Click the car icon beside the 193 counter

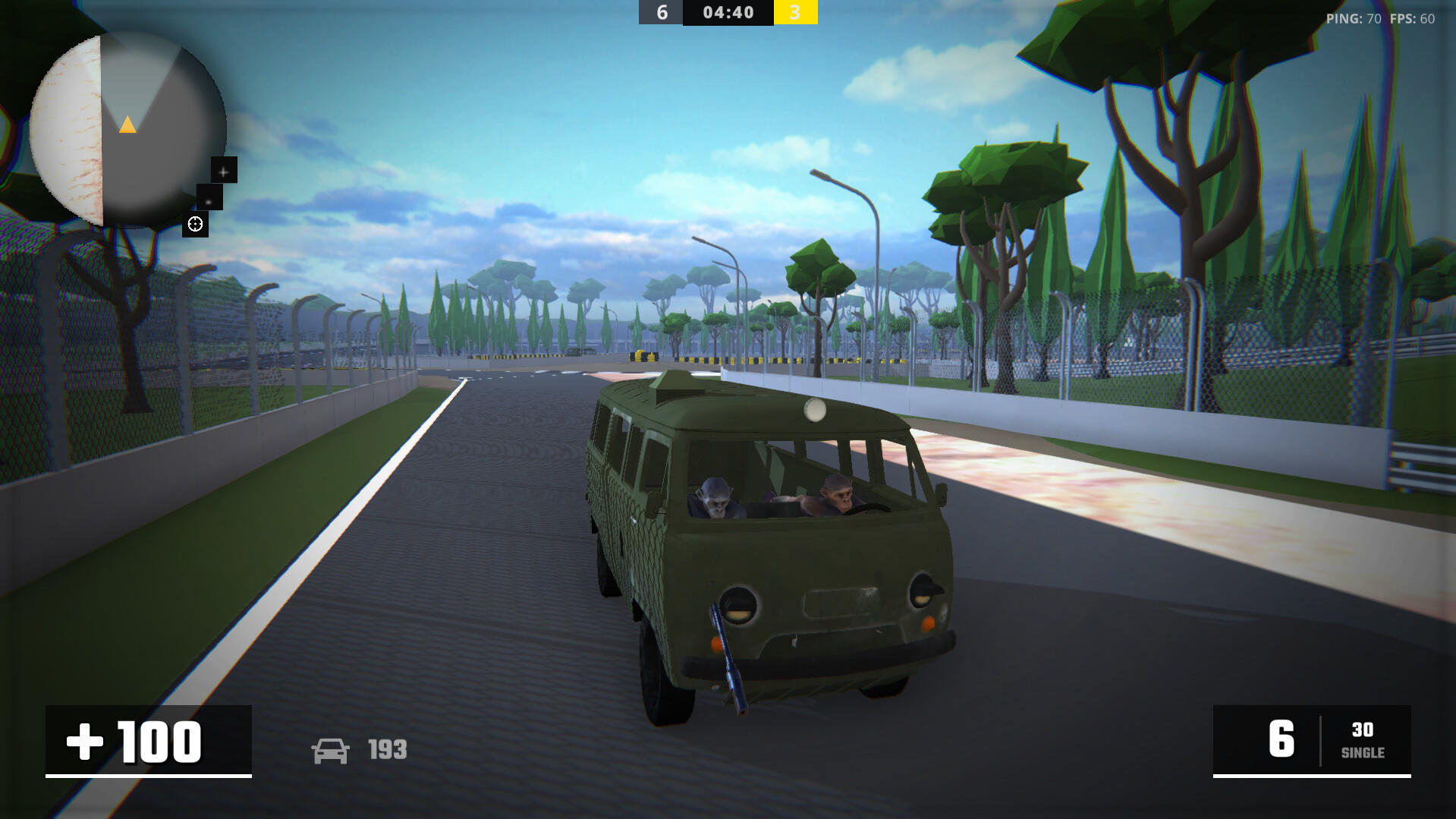click(332, 750)
